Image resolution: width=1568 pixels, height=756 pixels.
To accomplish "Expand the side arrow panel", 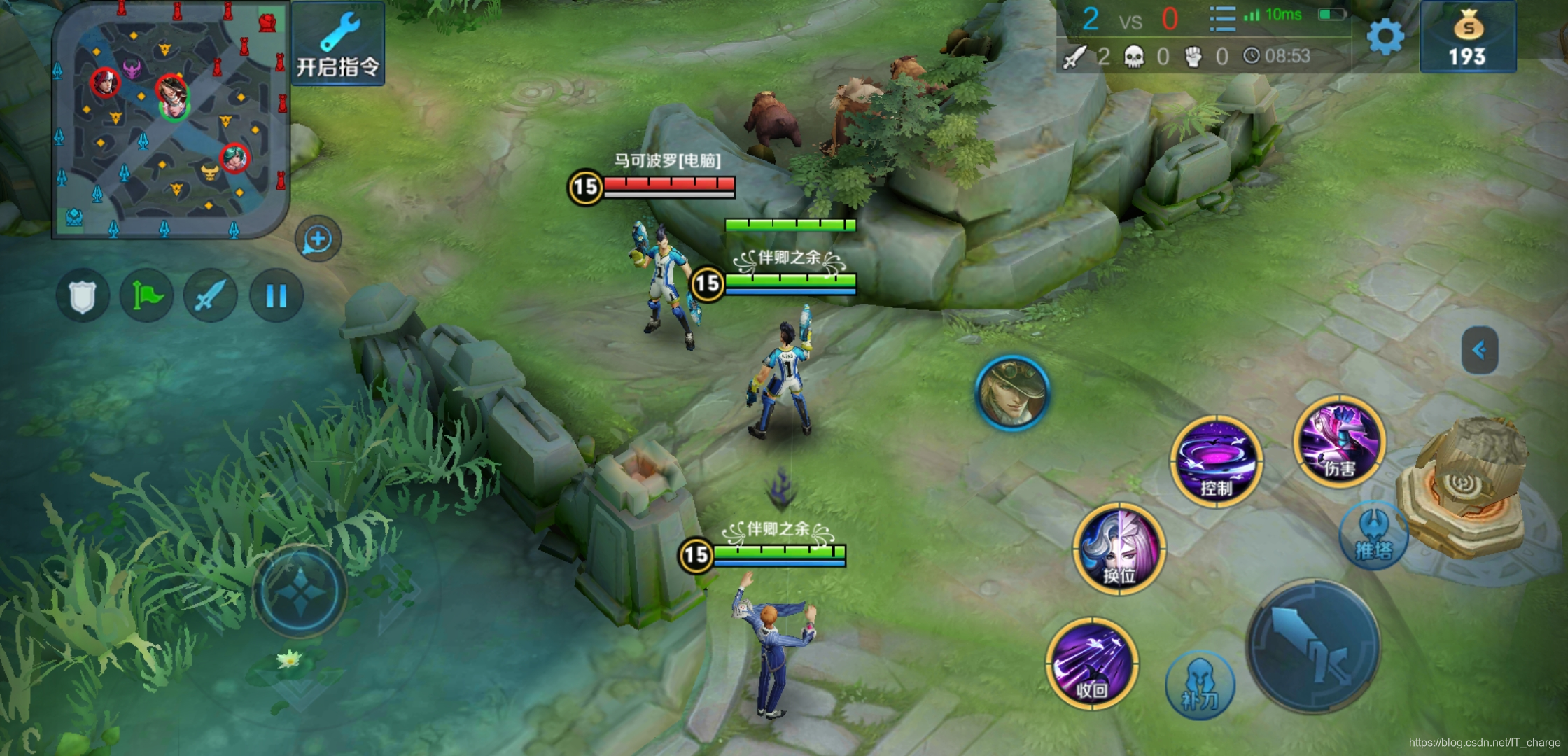I will [1480, 350].
